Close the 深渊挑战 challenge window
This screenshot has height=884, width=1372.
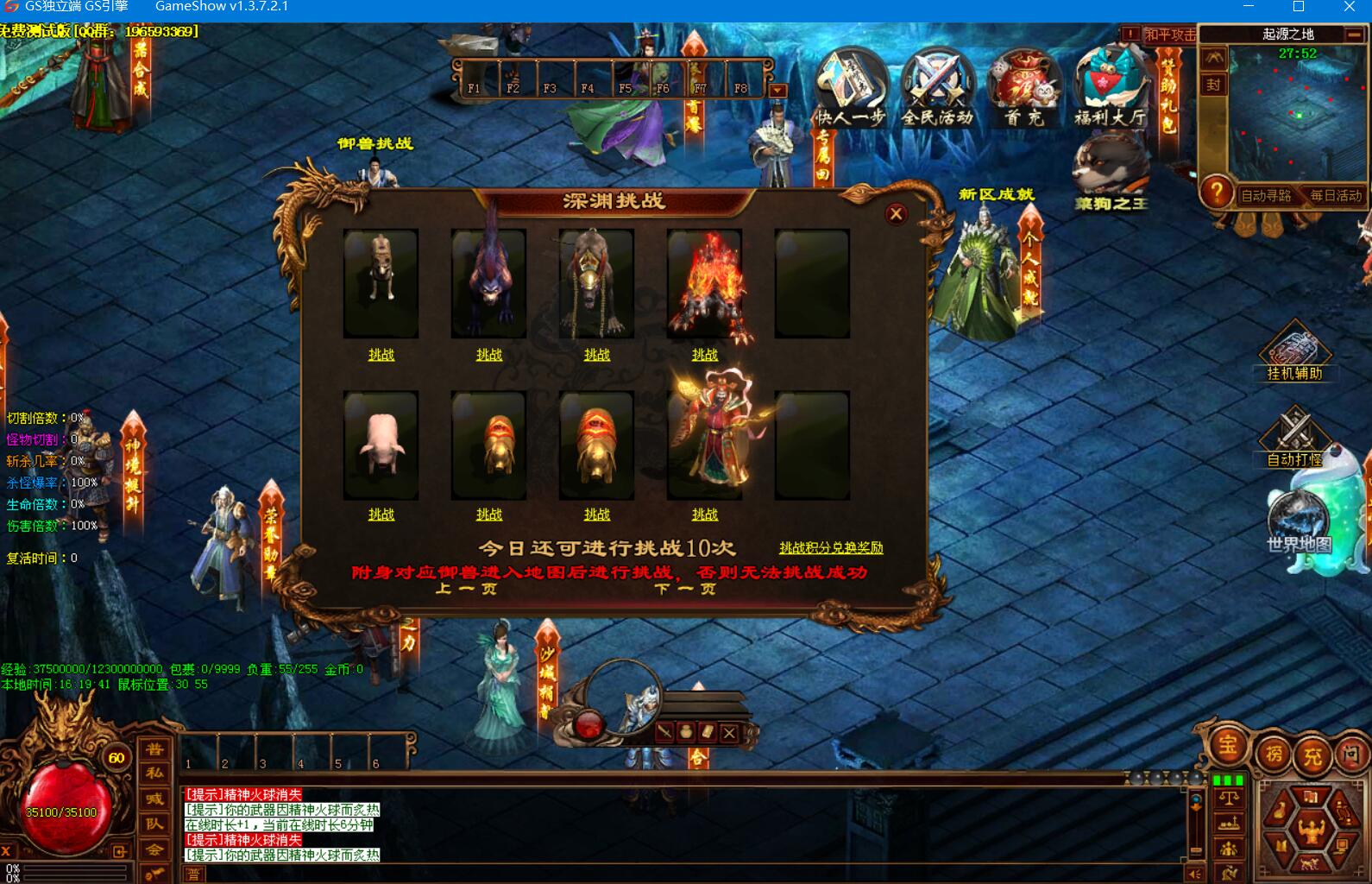(x=896, y=213)
